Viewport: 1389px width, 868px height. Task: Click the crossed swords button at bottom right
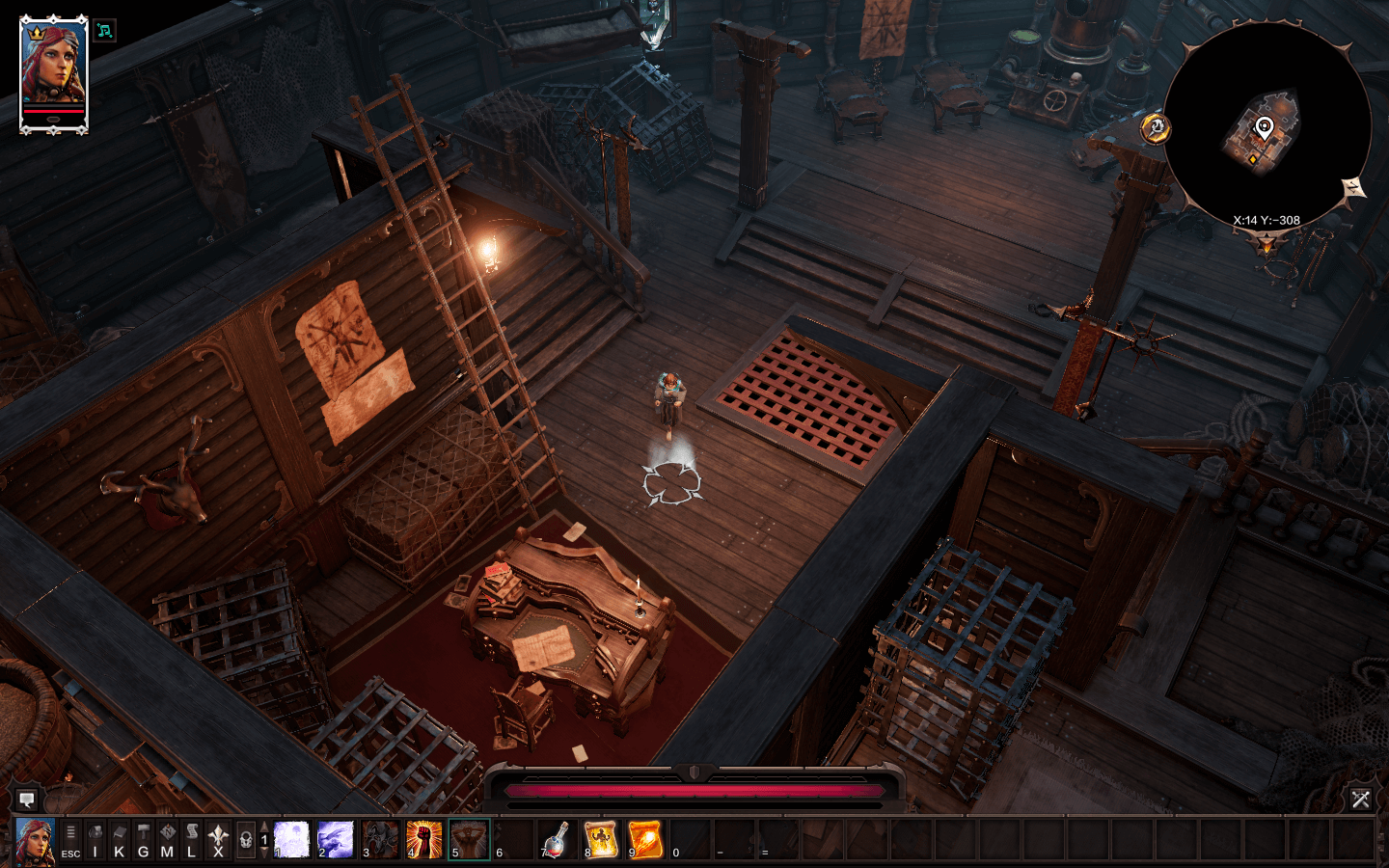pyautogui.click(x=1360, y=799)
